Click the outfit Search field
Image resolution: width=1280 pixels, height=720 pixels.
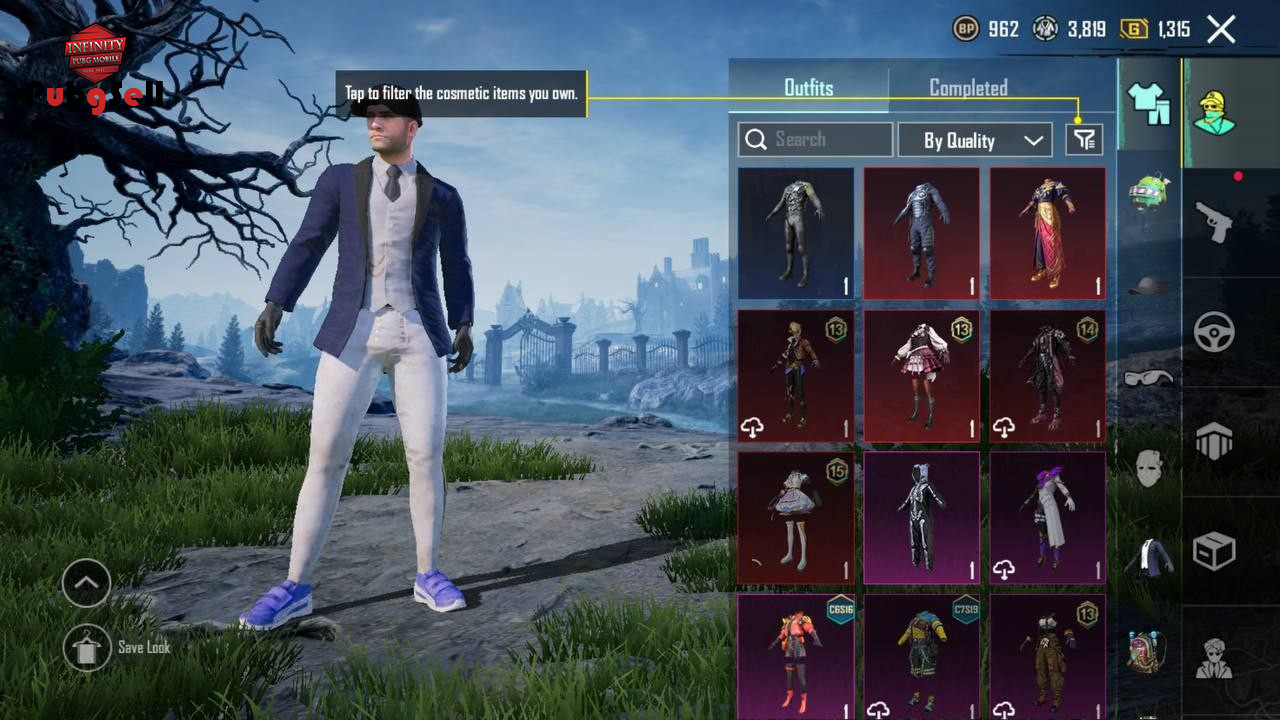click(x=815, y=140)
